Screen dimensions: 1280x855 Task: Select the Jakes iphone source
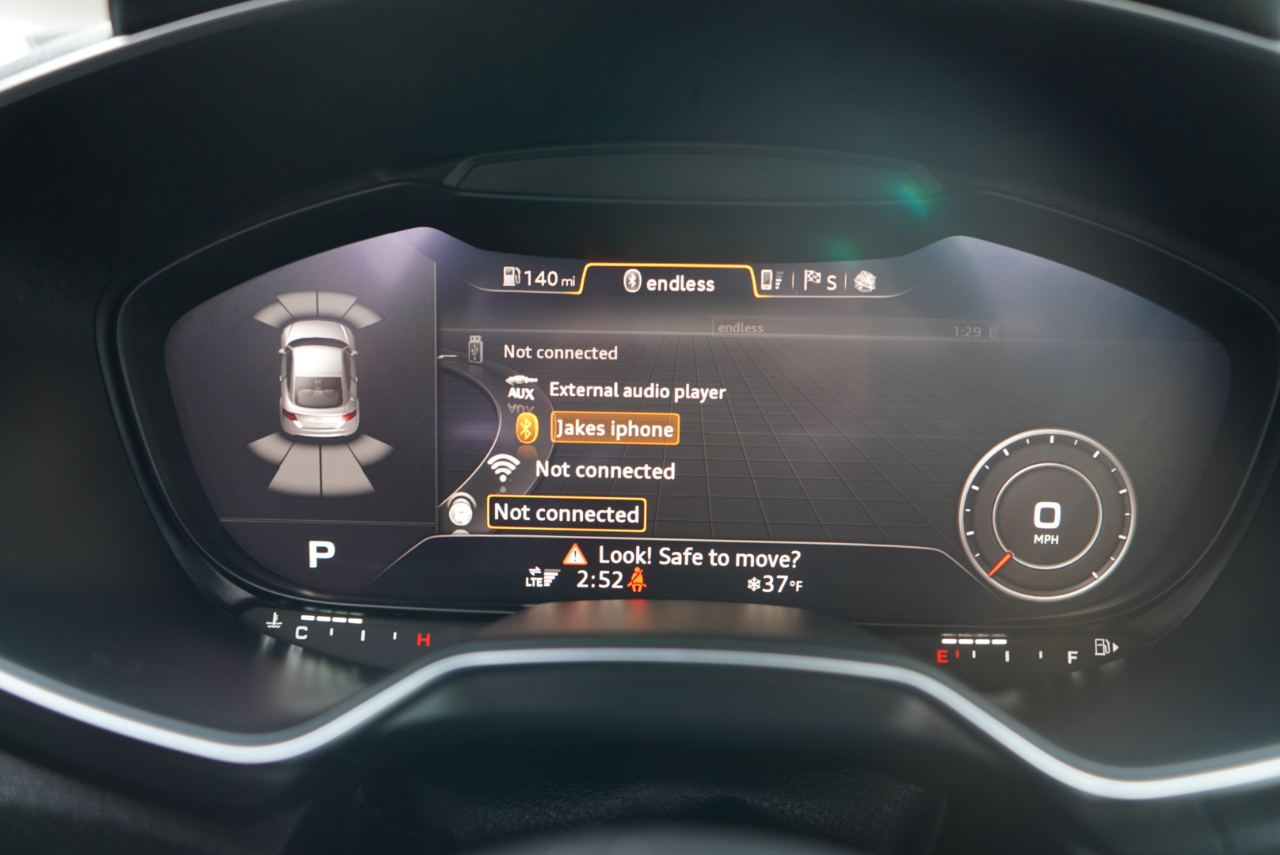click(615, 428)
